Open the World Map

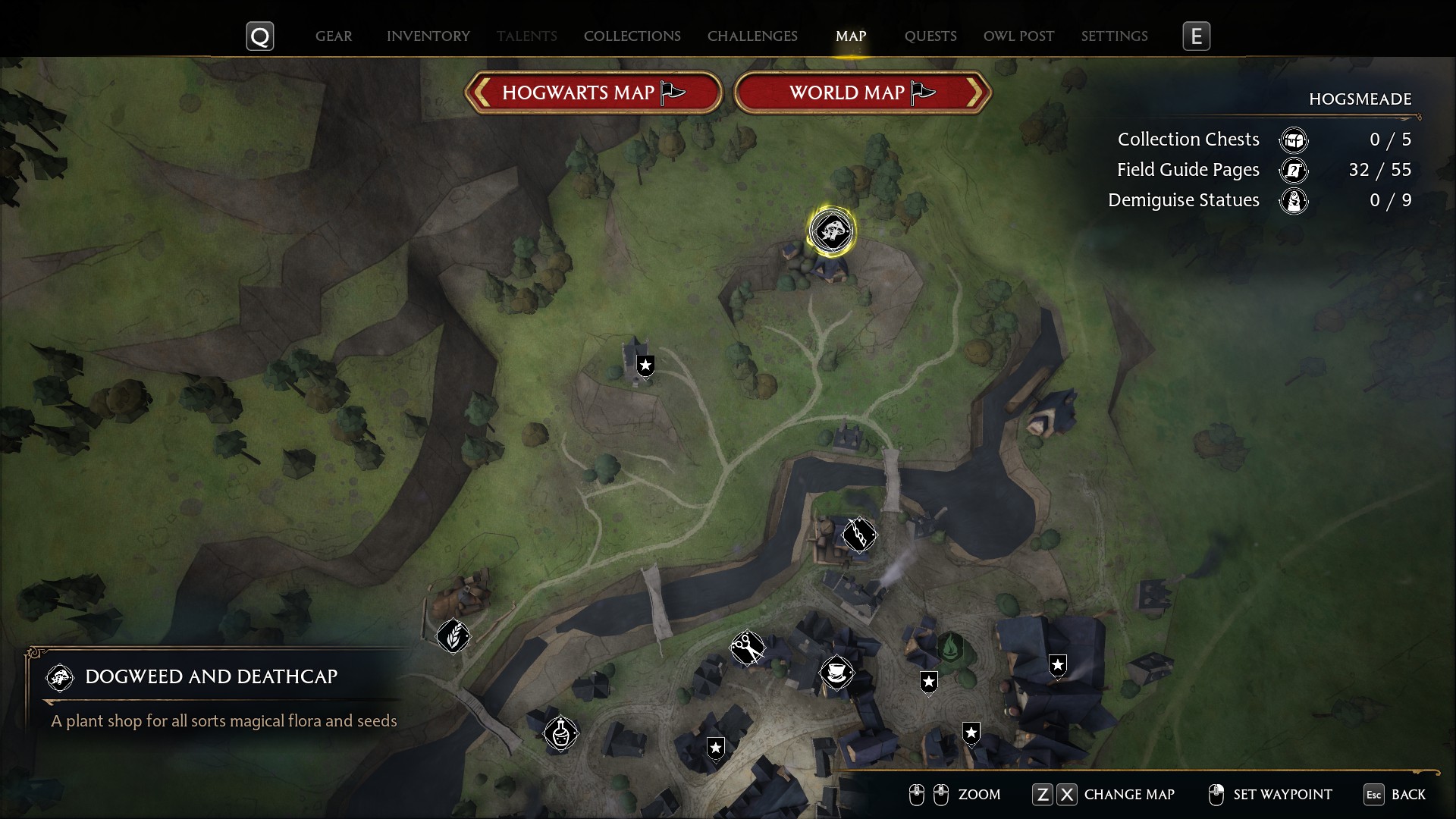click(862, 93)
